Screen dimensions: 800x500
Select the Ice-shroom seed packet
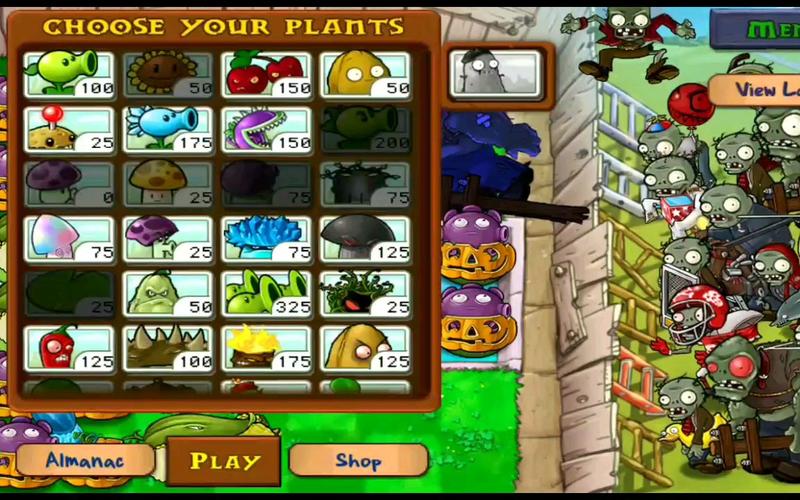pos(266,238)
